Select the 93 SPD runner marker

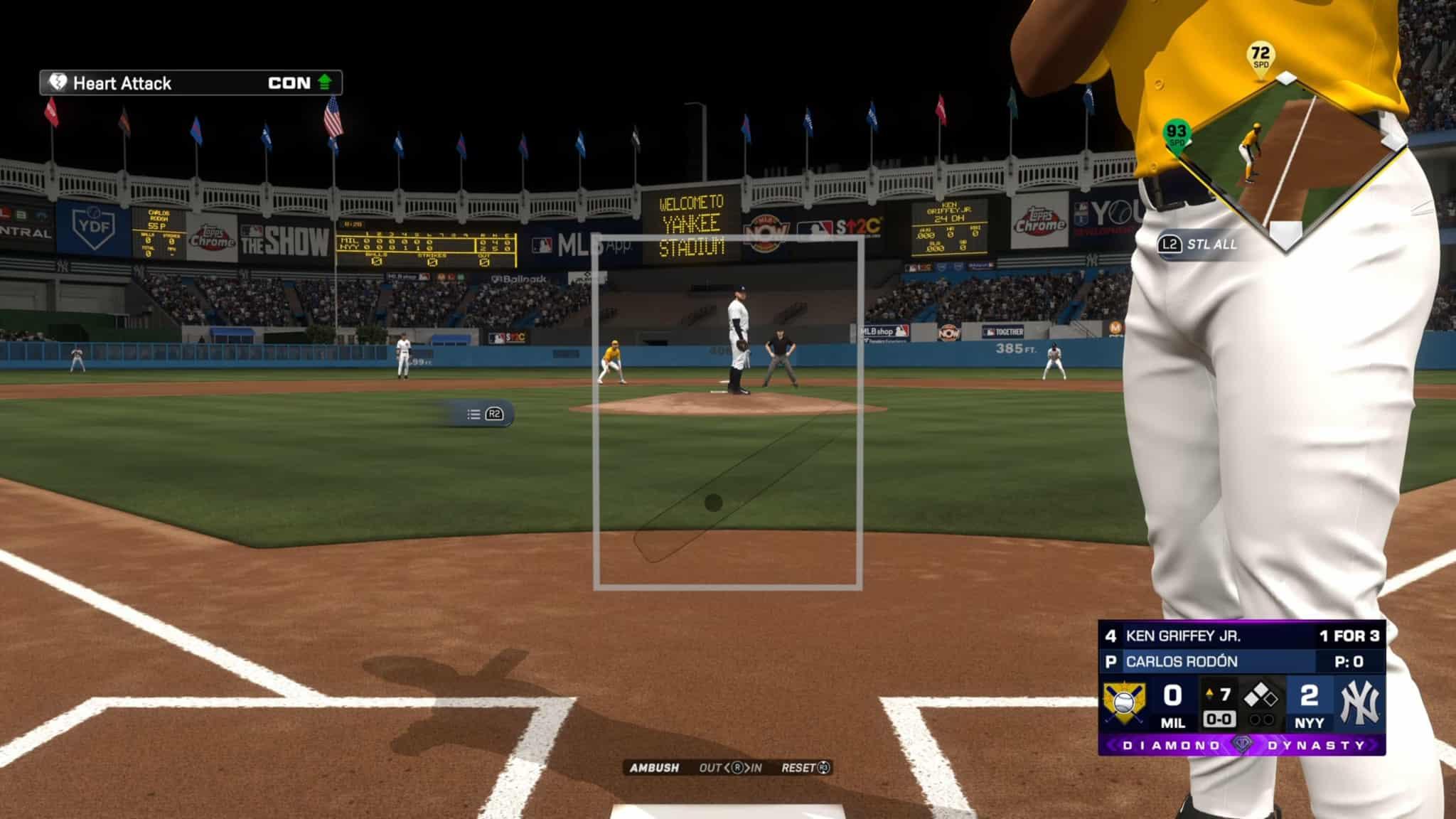pyautogui.click(x=1177, y=134)
